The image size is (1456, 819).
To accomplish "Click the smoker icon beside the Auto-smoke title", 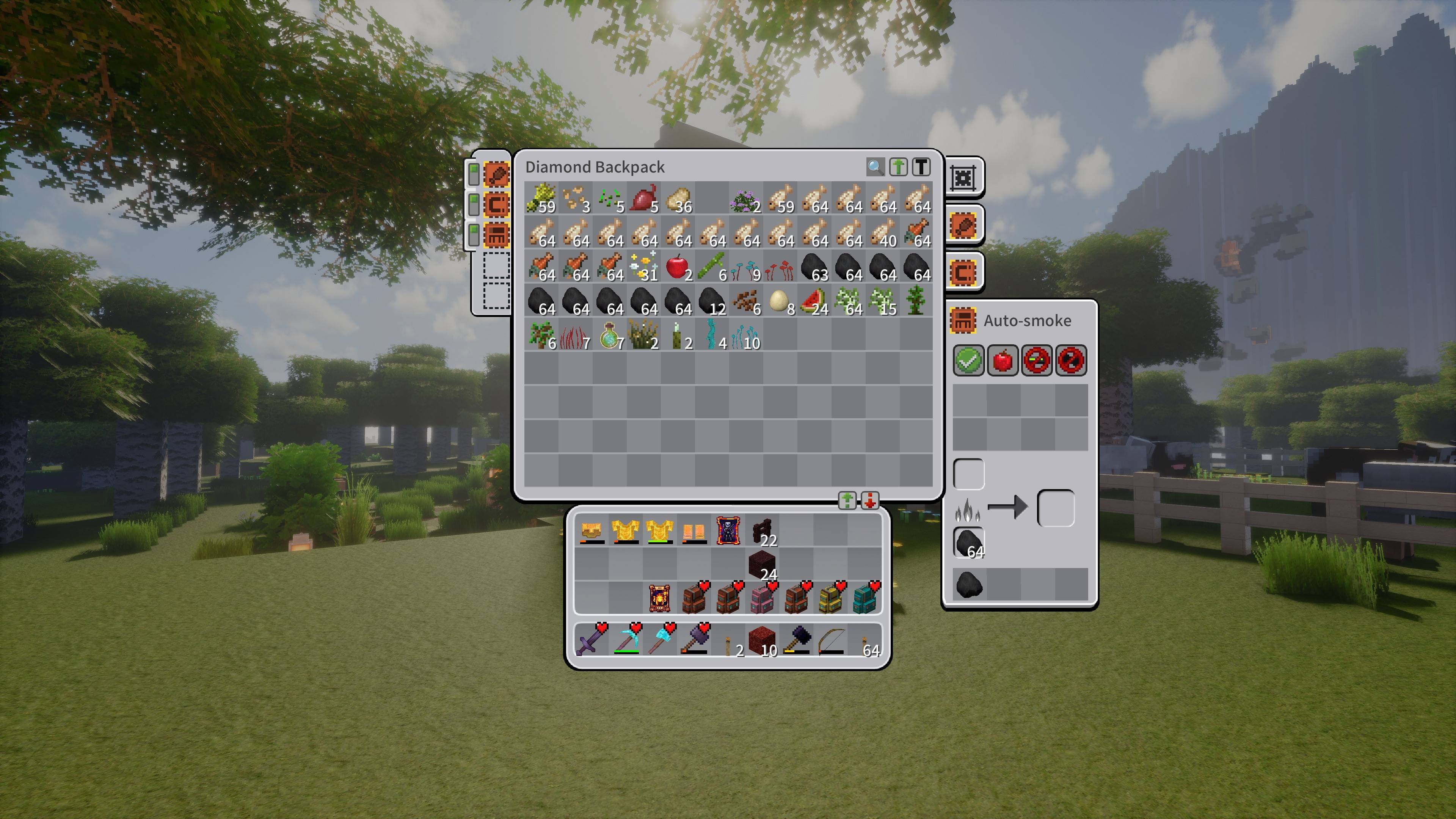I will [963, 320].
